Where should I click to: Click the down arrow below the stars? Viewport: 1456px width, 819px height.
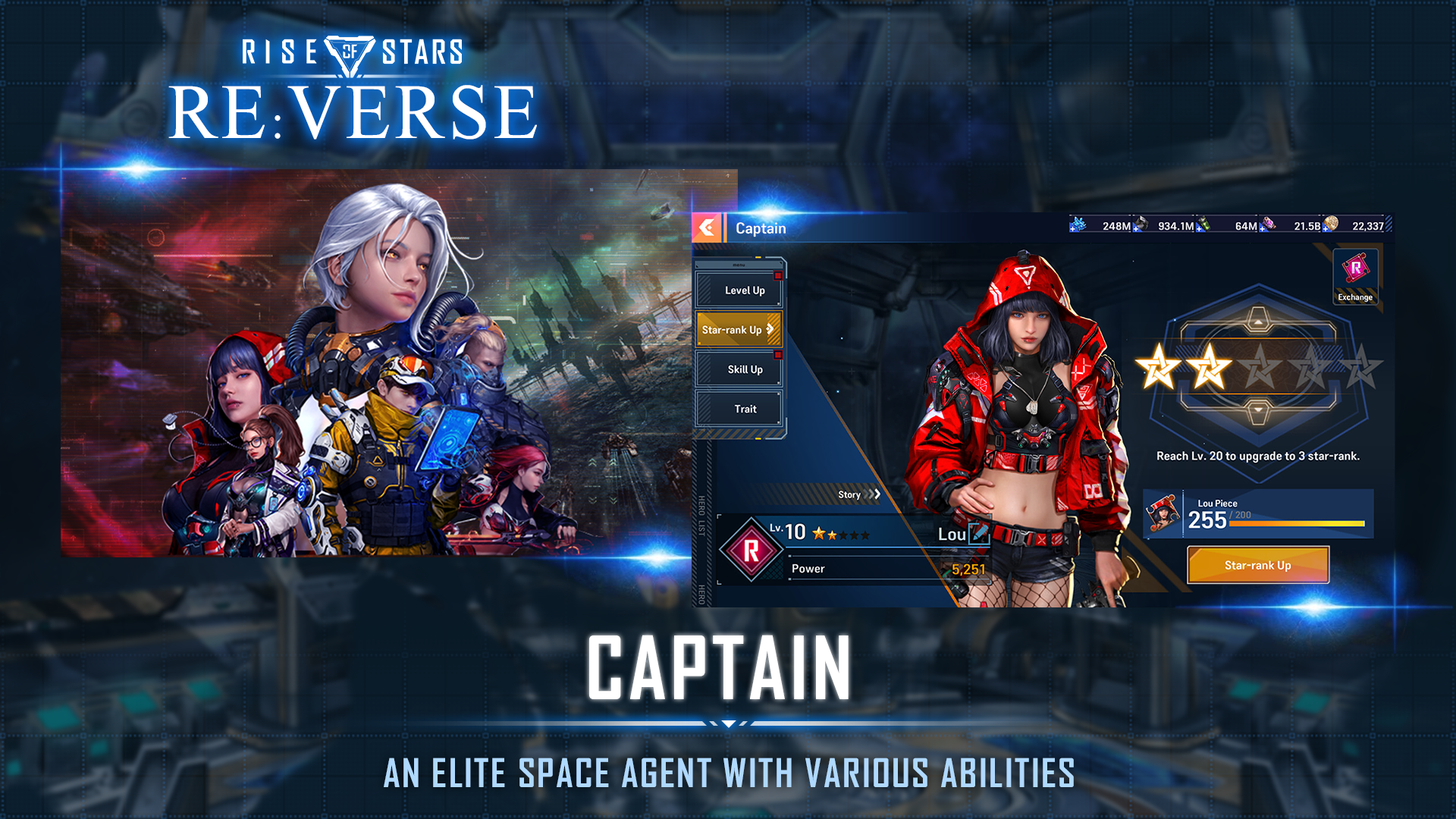coord(1258,410)
